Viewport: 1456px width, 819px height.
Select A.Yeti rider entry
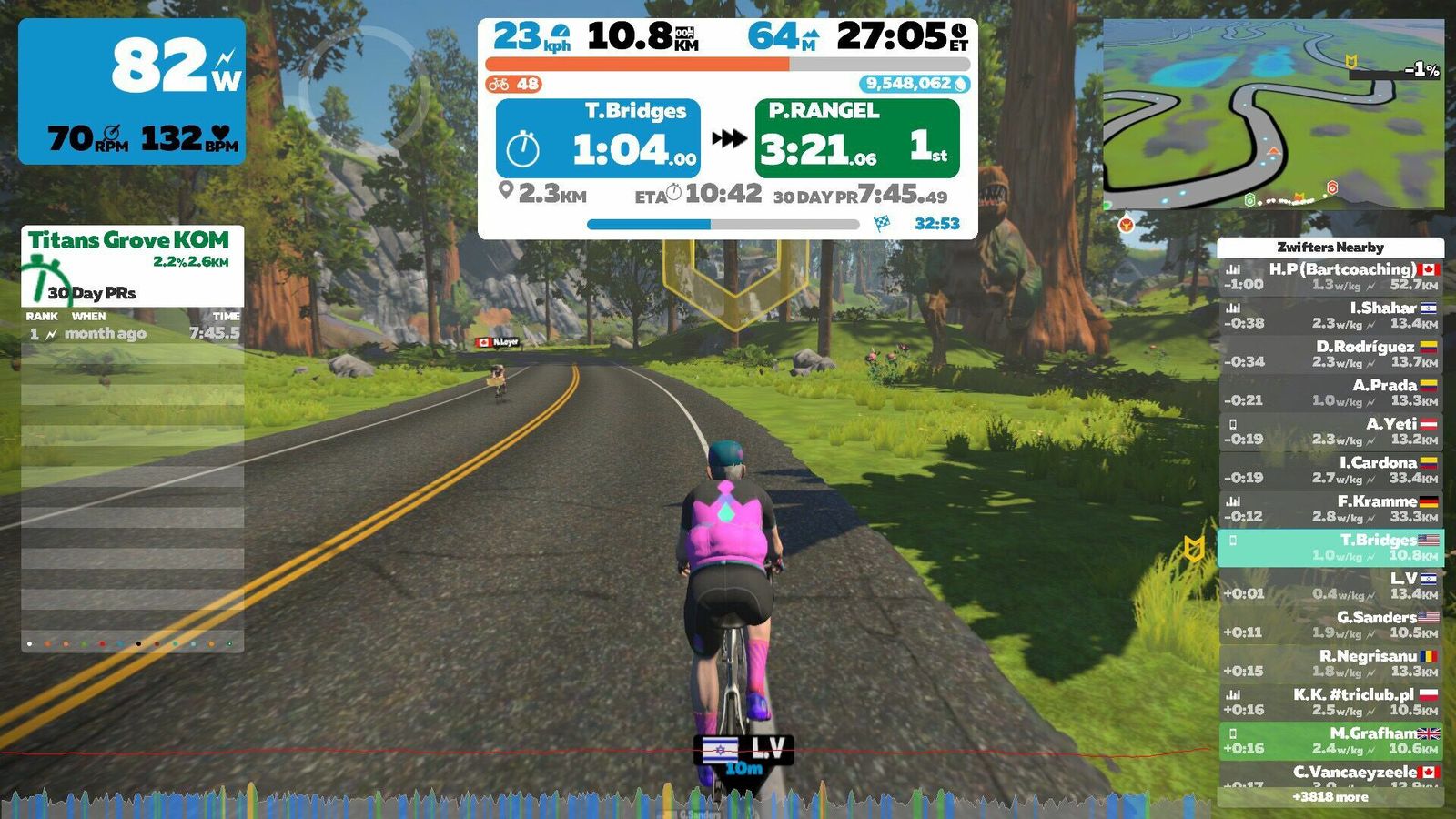(1330, 431)
